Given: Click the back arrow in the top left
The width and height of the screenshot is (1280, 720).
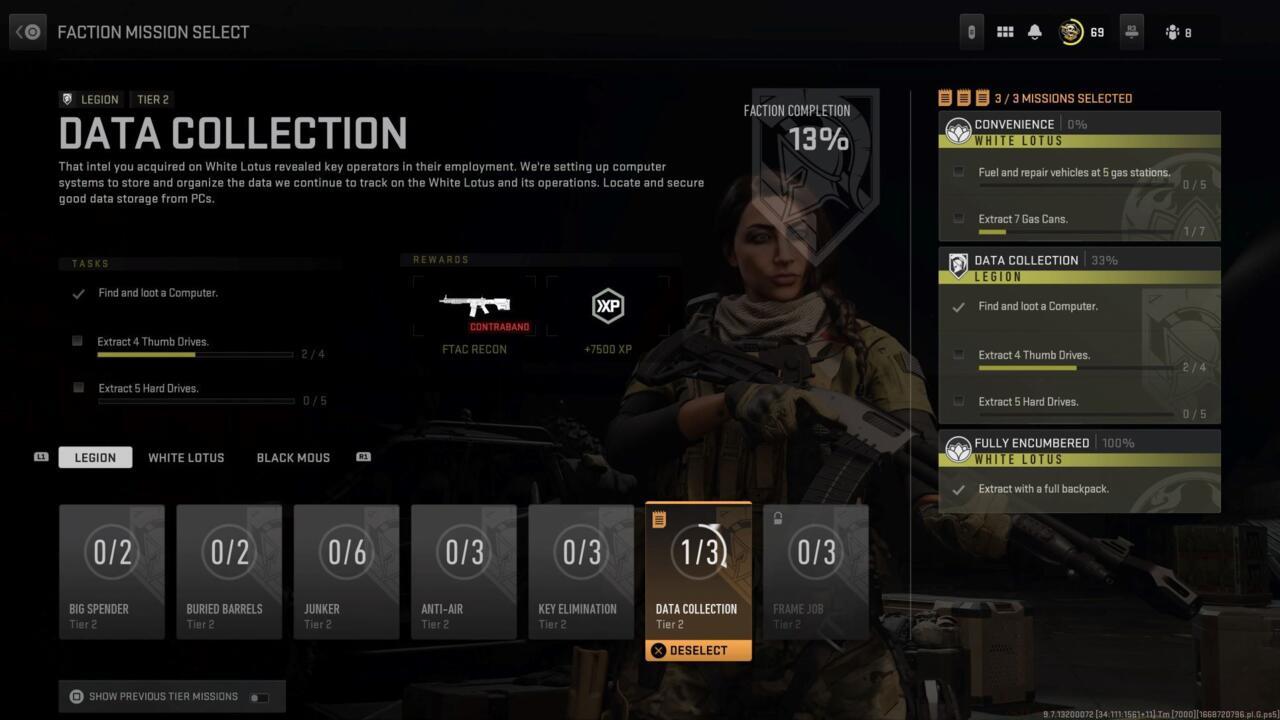Looking at the screenshot, I should point(27,31).
